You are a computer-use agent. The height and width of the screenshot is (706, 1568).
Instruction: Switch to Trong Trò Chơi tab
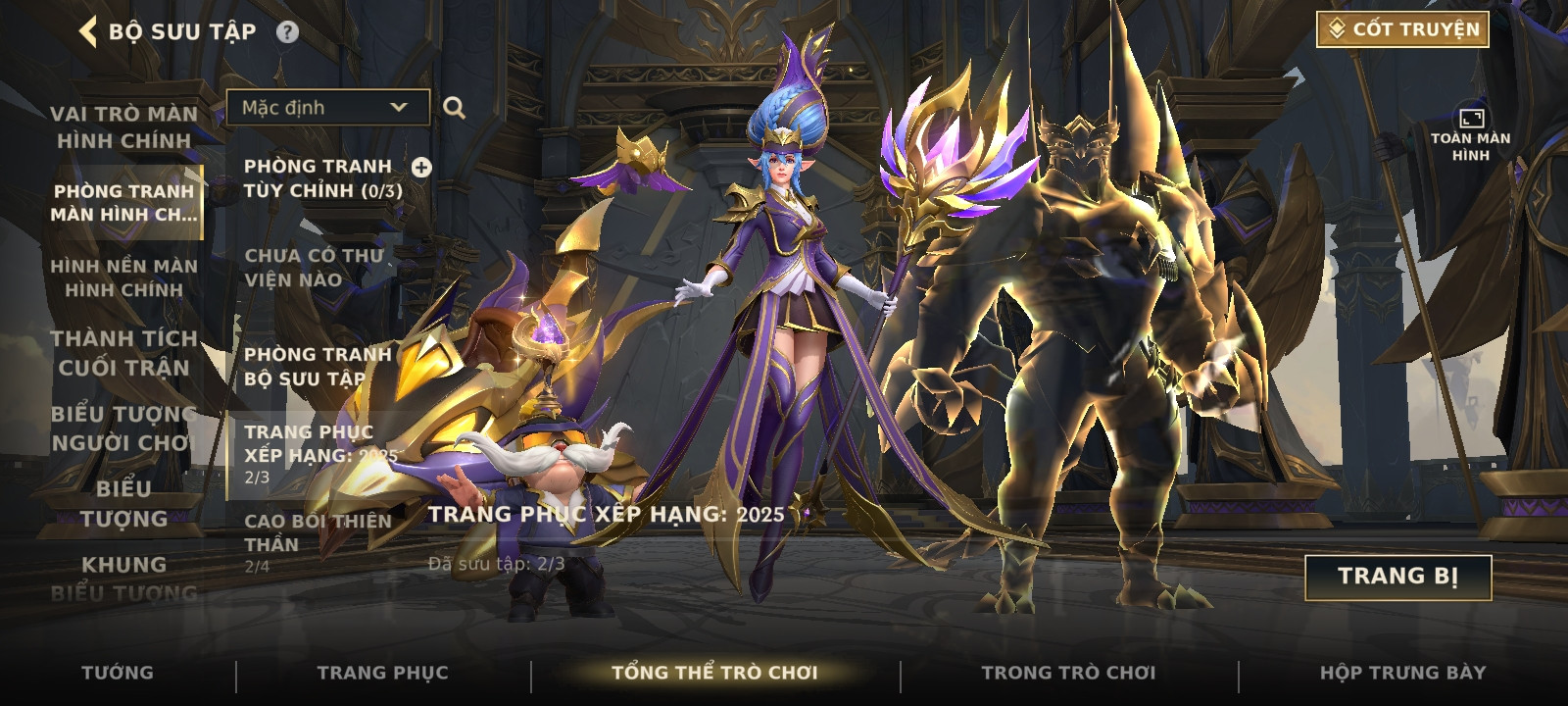[x=1068, y=673]
